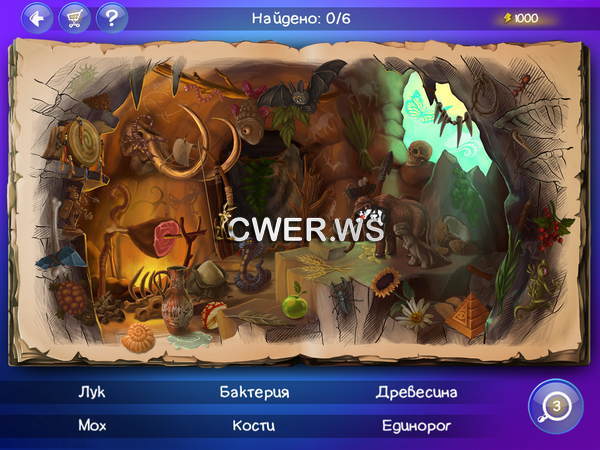Open help with the question mark button
Image resolution: width=600 pixels, height=450 pixels.
pos(112,17)
